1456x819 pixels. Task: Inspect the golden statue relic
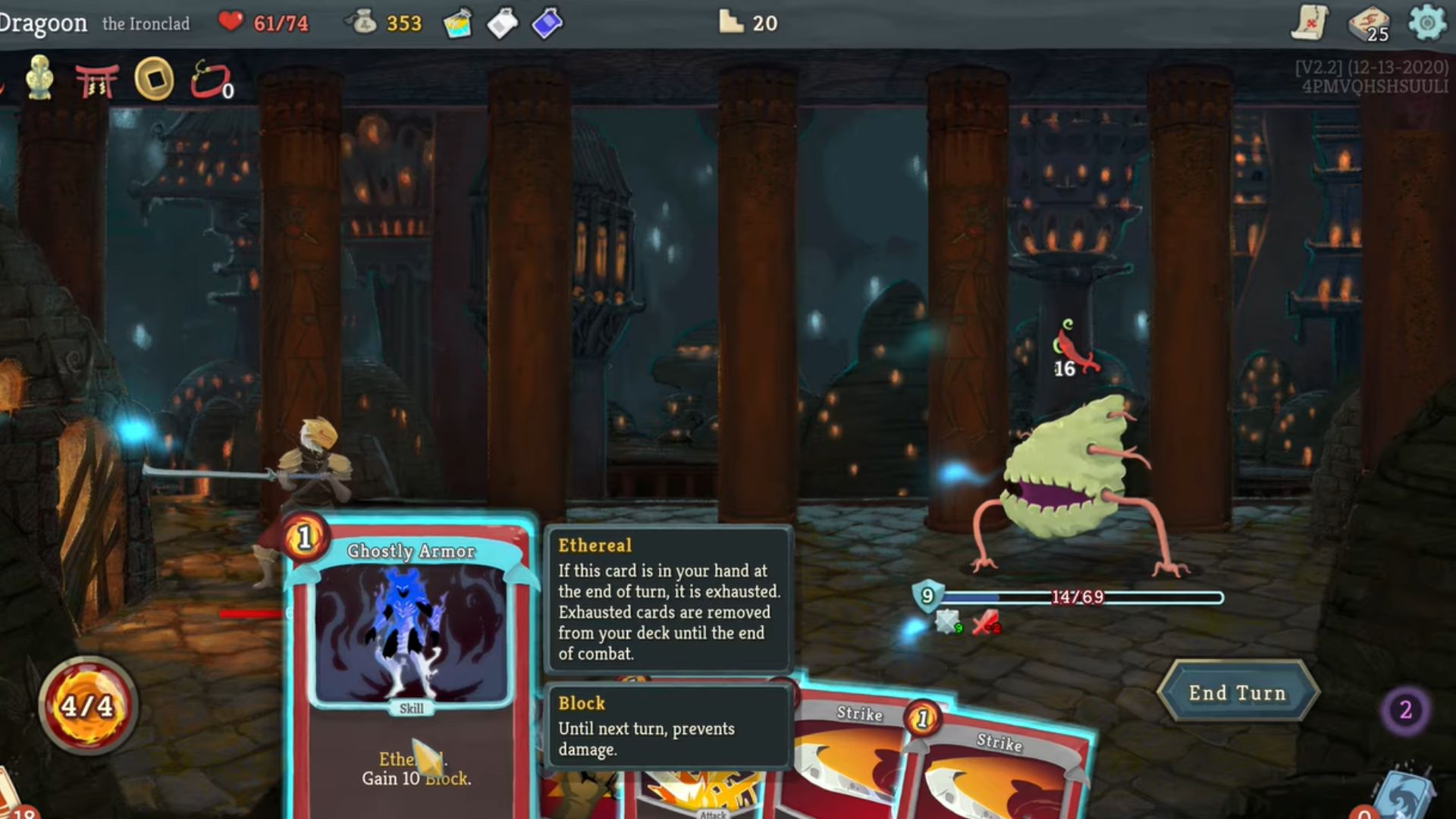39,78
